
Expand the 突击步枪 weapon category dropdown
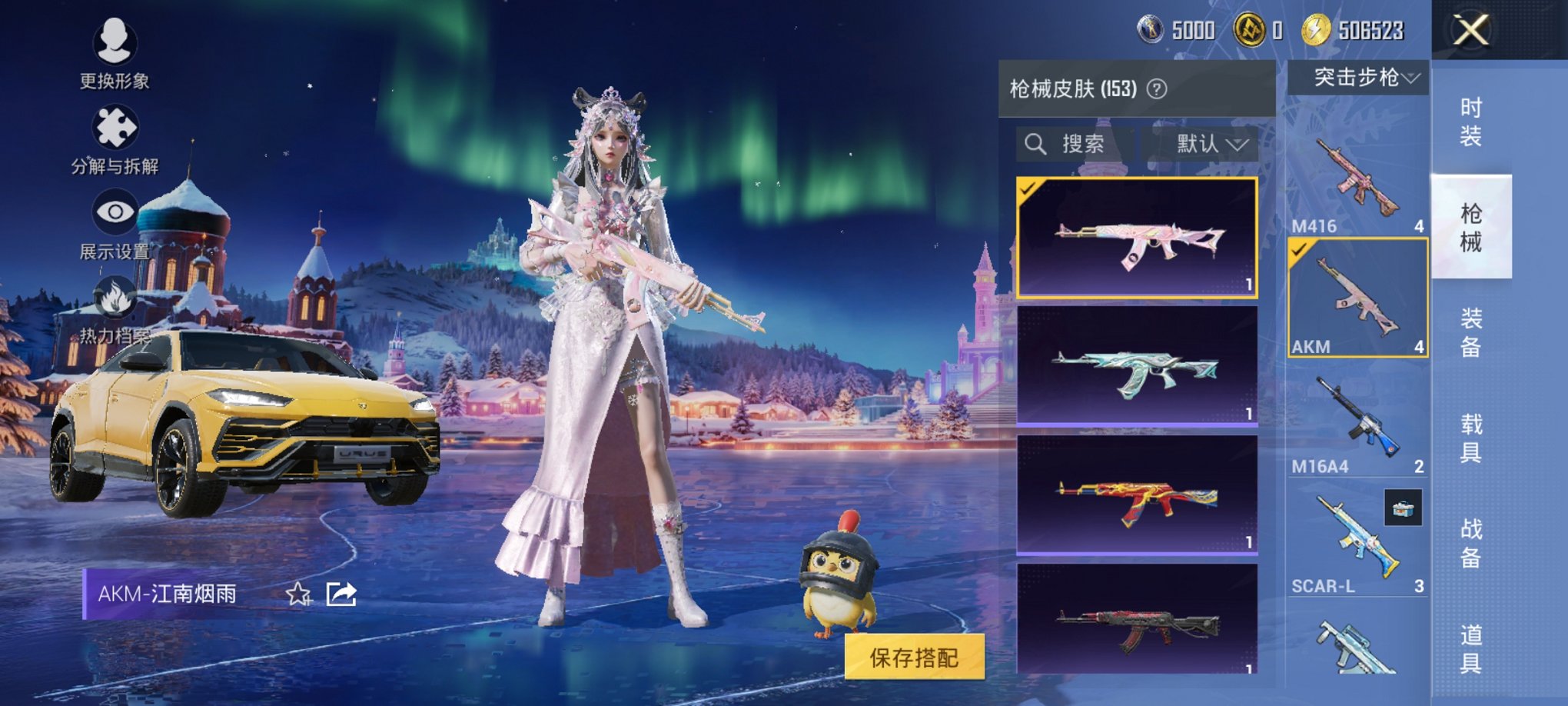tap(1358, 77)
